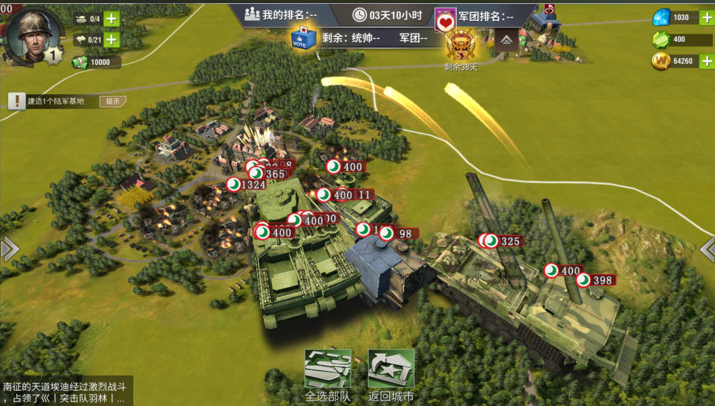Image resolution: width=715 pixels, height=406 pixels.
Task: Open the gold medal event icon
Action: pyautogui.click(x=462, y=44)
